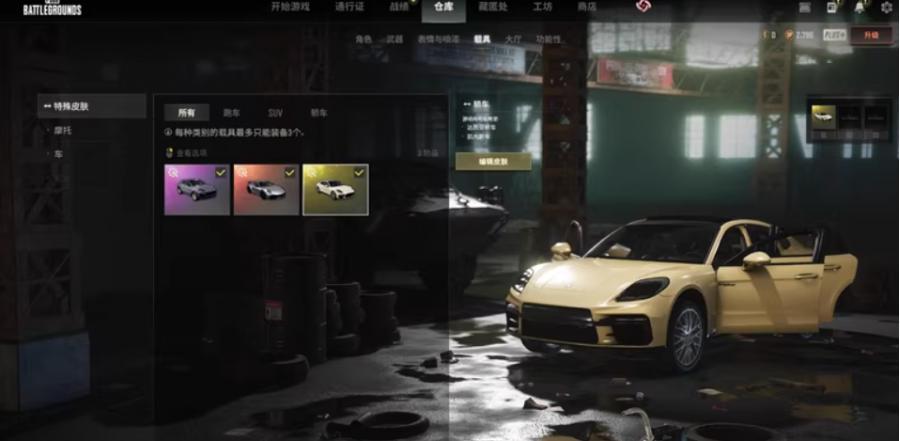Select the purple-background SUV skin thumbnail

tap(197, 190)
